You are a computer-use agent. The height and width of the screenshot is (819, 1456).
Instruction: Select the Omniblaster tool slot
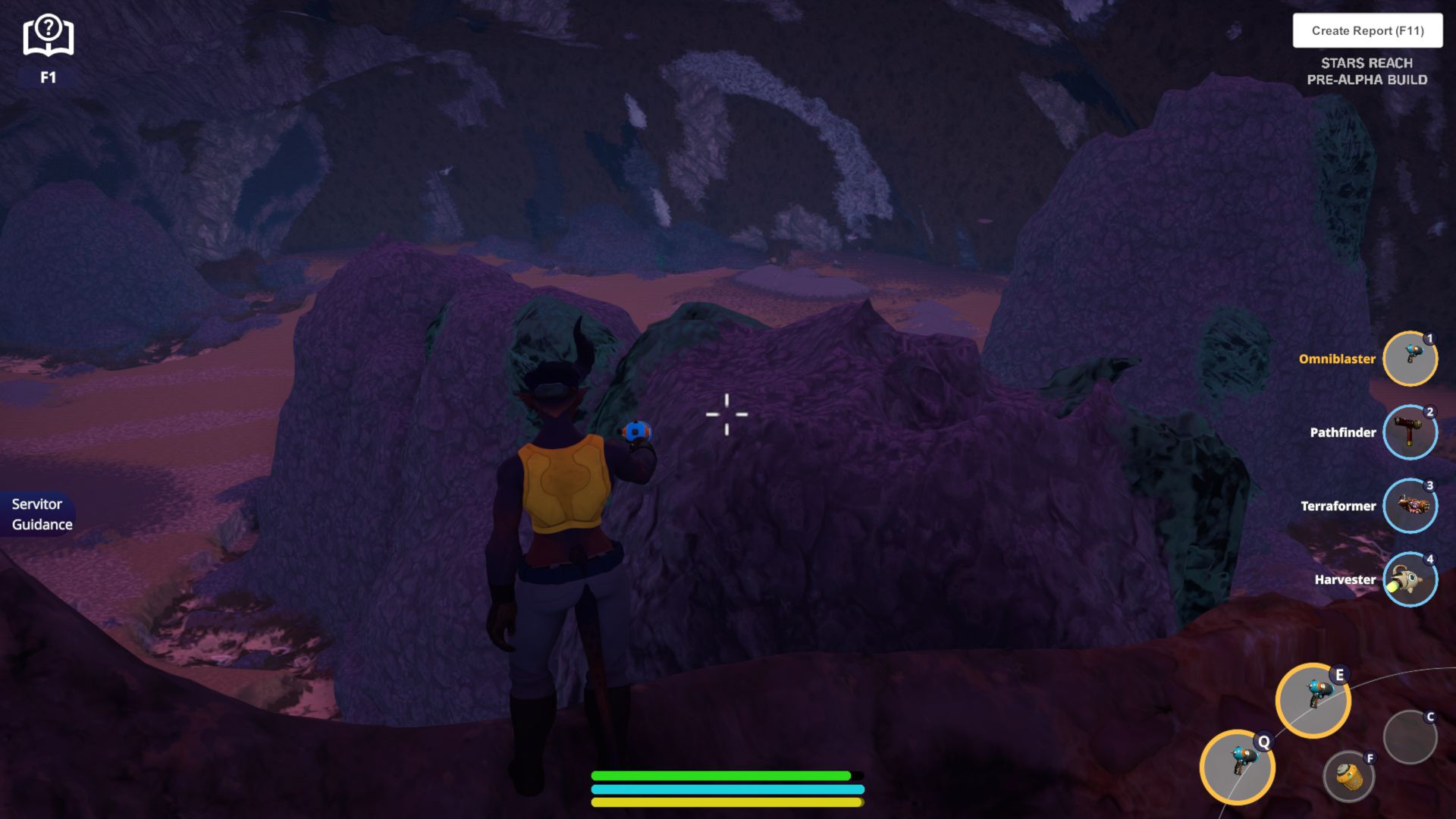1410,359
